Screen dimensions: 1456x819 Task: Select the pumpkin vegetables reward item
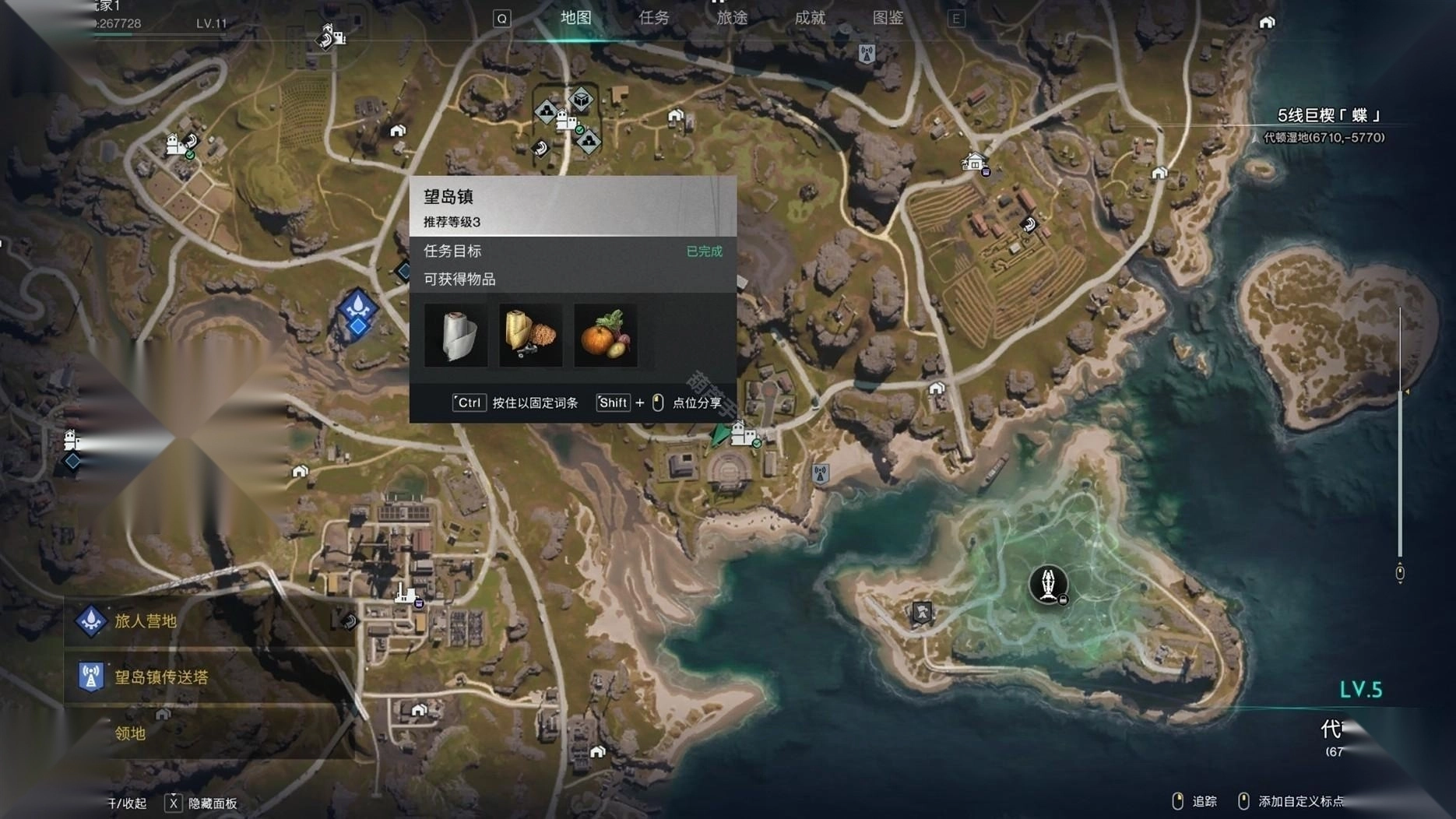coord(605,336)
